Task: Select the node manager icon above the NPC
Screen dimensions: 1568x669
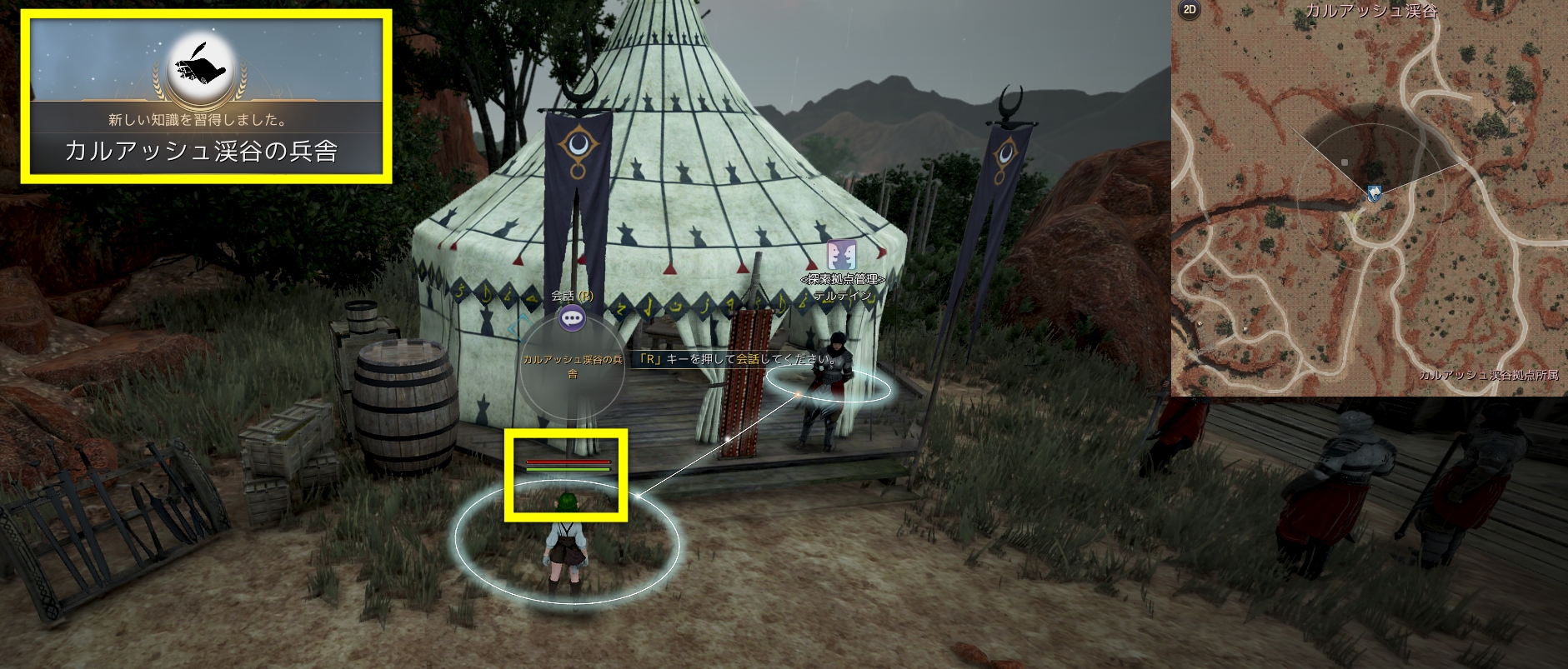Action: 841,256
